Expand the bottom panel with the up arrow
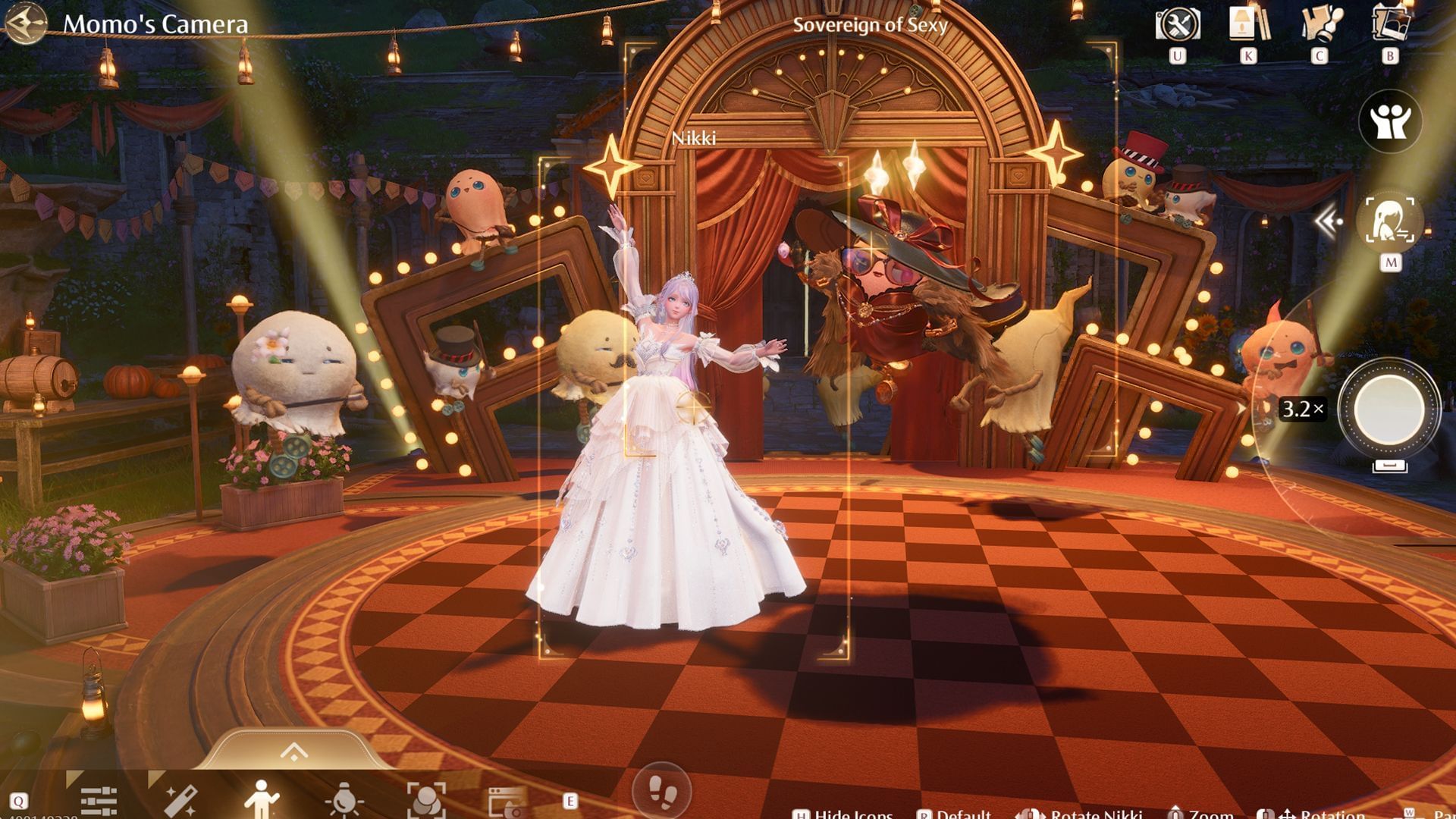The image size is (1456, 819). click(x=293, y=752)
